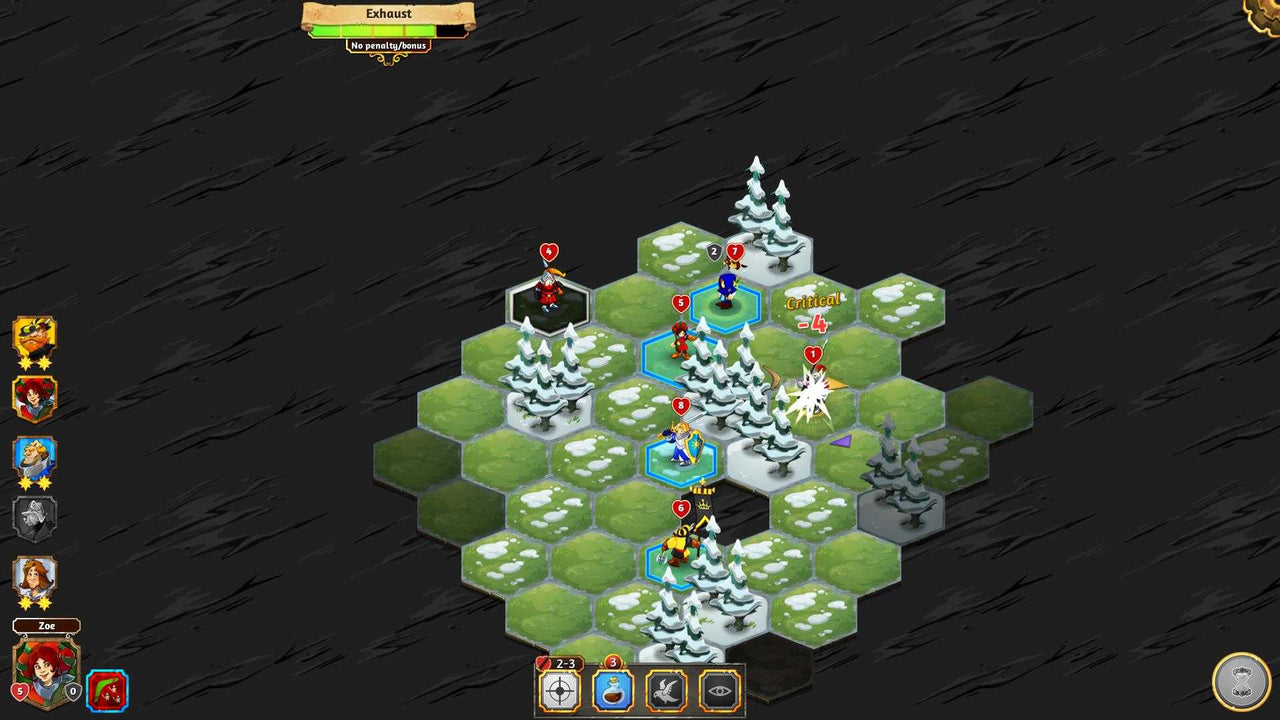Click the Zoe name banner
Viewport: 1280px width, 720px height.
[46, 626]
